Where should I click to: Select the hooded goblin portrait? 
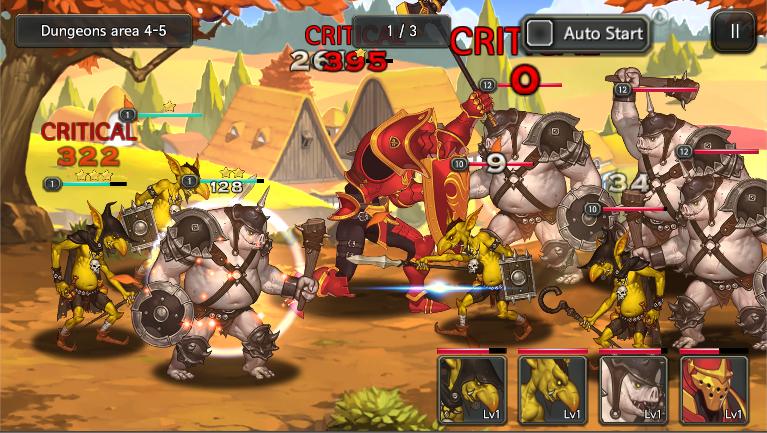pos(471,389)
